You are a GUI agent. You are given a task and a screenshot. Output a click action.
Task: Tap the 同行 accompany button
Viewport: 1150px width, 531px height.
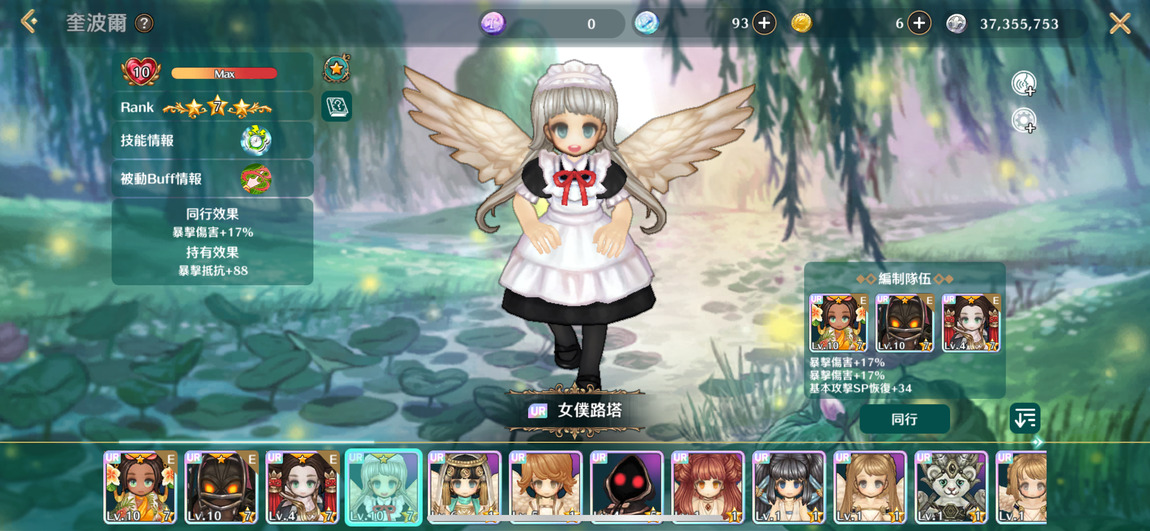coord(904,419)
